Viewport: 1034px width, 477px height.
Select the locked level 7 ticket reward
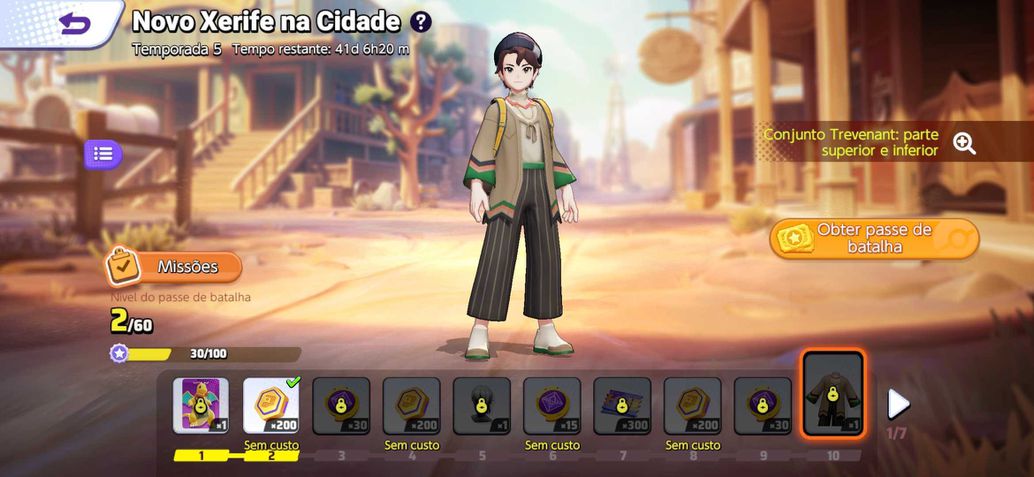(622, 405)
